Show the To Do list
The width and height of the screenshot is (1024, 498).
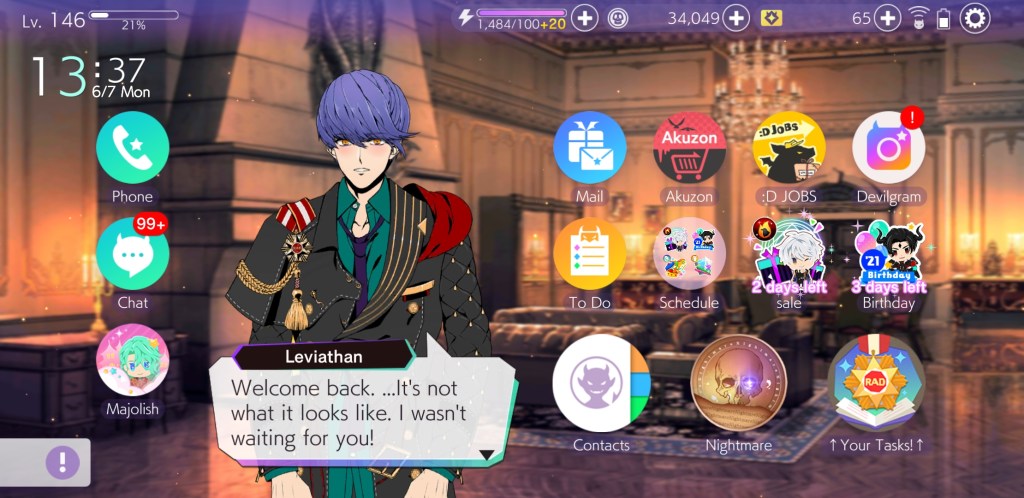(589, 255)
